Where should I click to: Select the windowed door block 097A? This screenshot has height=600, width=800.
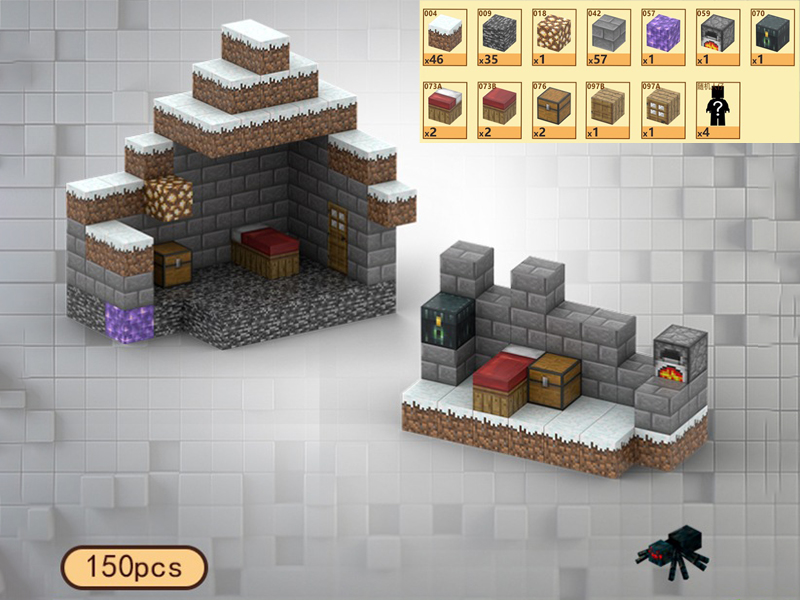coord(661,108)
